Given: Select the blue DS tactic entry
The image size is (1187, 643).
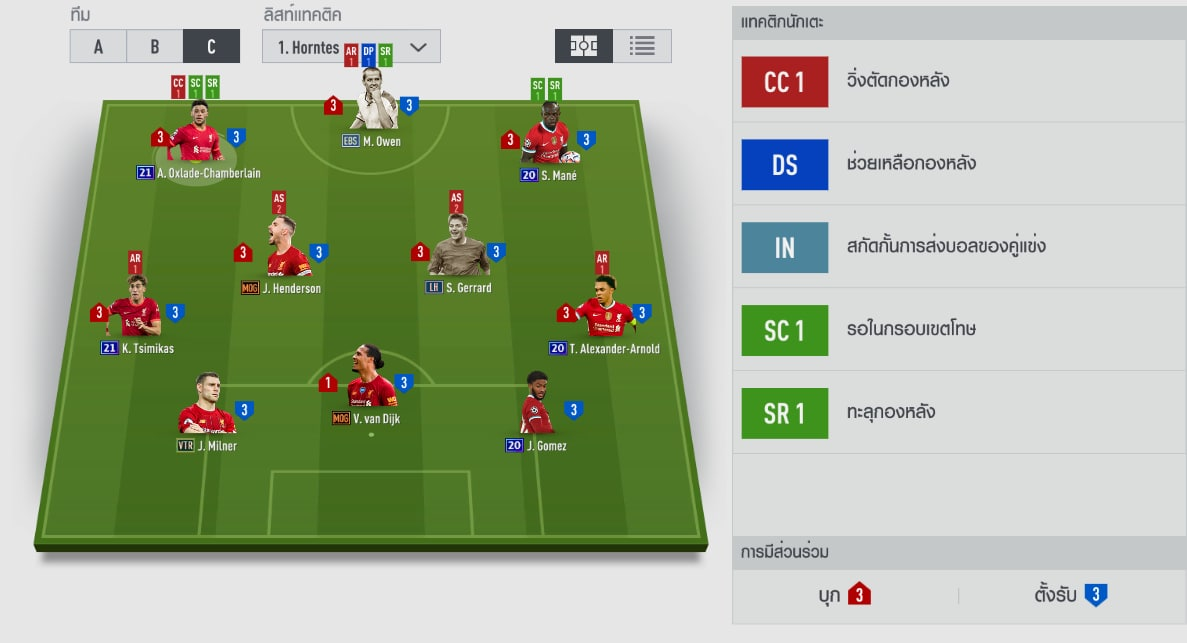Looking at the screenshot, I should click(785, 165).
